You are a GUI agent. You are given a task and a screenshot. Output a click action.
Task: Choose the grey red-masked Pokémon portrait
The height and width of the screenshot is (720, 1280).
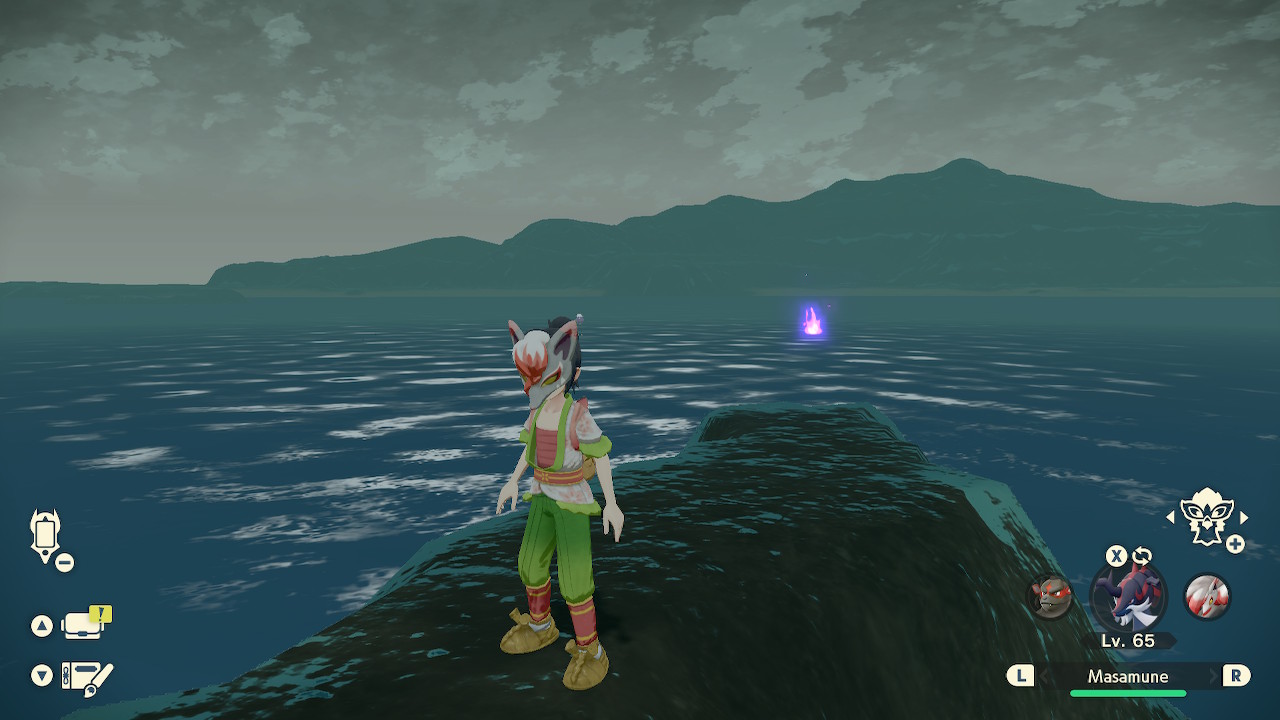tap(1051, 597)
